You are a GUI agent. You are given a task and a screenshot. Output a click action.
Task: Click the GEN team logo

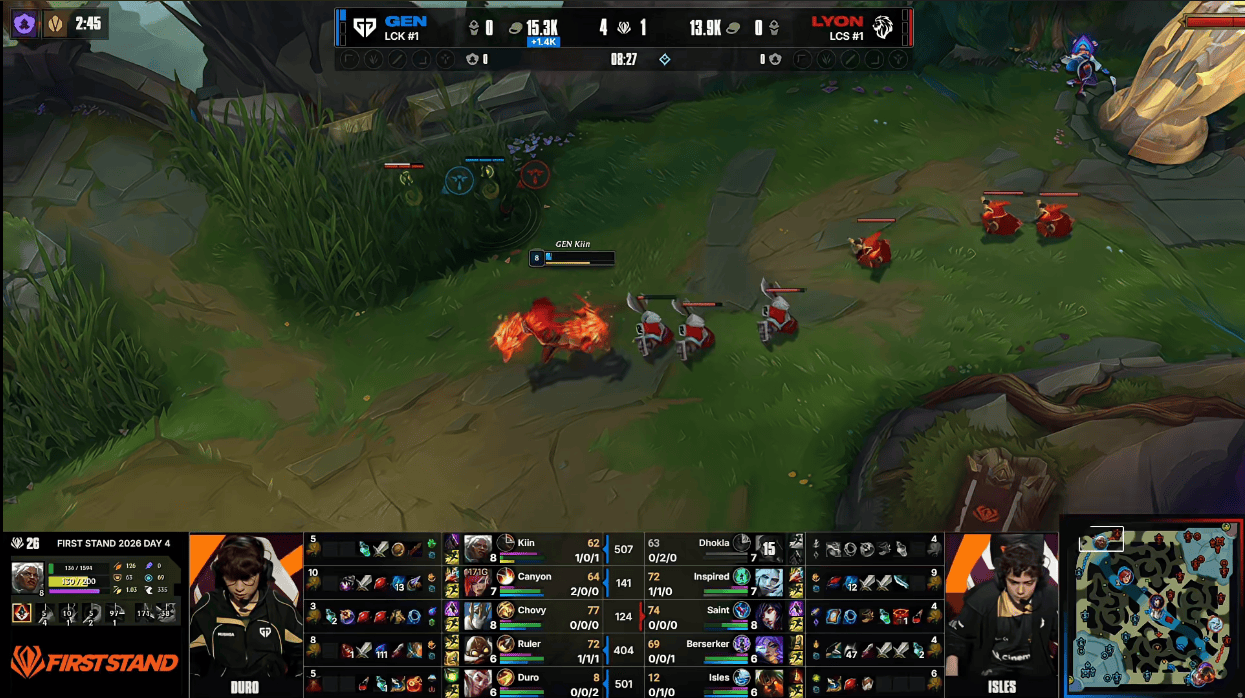click(364, 27)
